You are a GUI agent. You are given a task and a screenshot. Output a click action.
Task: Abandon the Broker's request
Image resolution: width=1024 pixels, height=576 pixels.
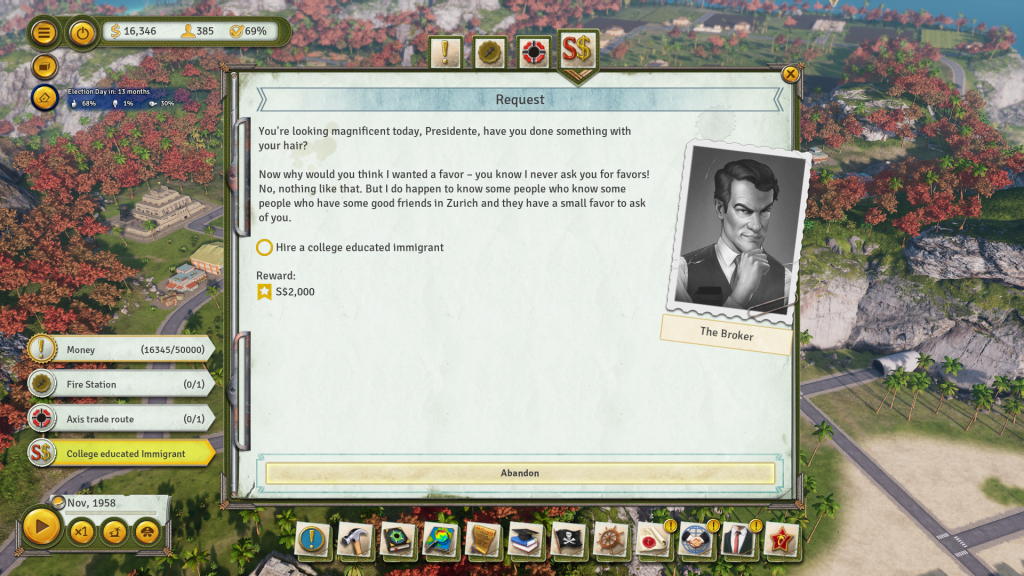519,473
